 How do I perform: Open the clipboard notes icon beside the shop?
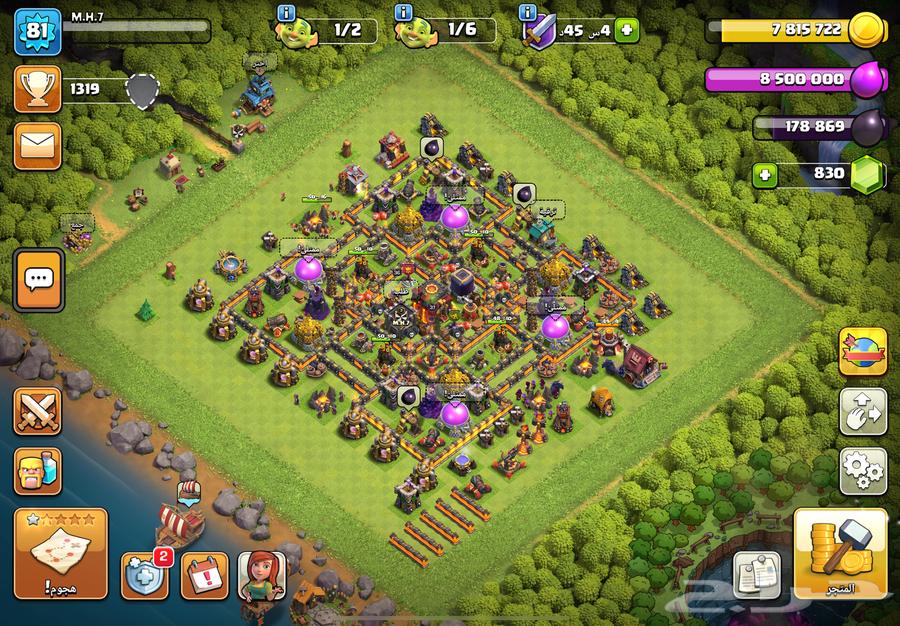(x=757, y=575)
